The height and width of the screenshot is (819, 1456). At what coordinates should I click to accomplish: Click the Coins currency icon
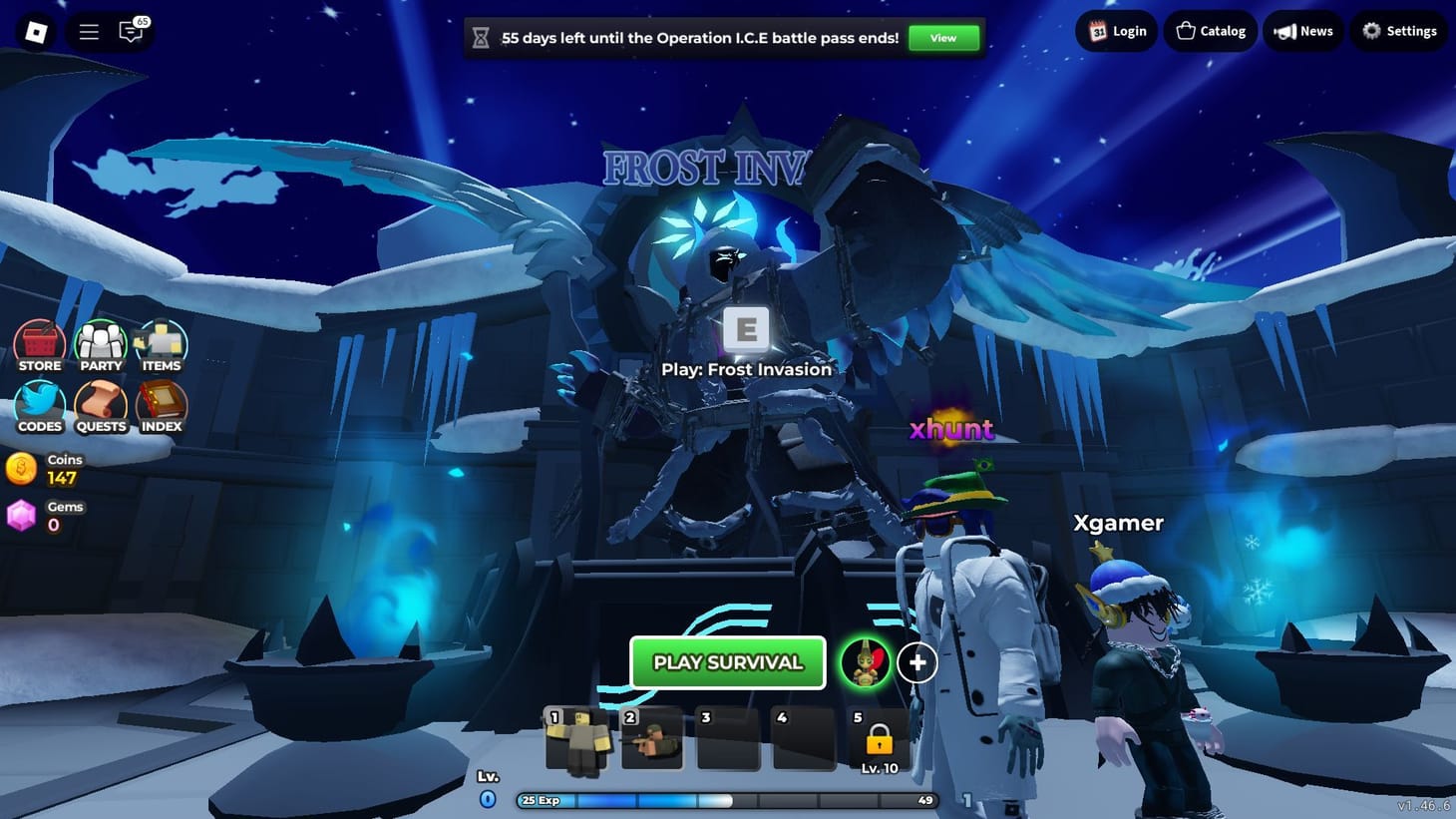22,469
